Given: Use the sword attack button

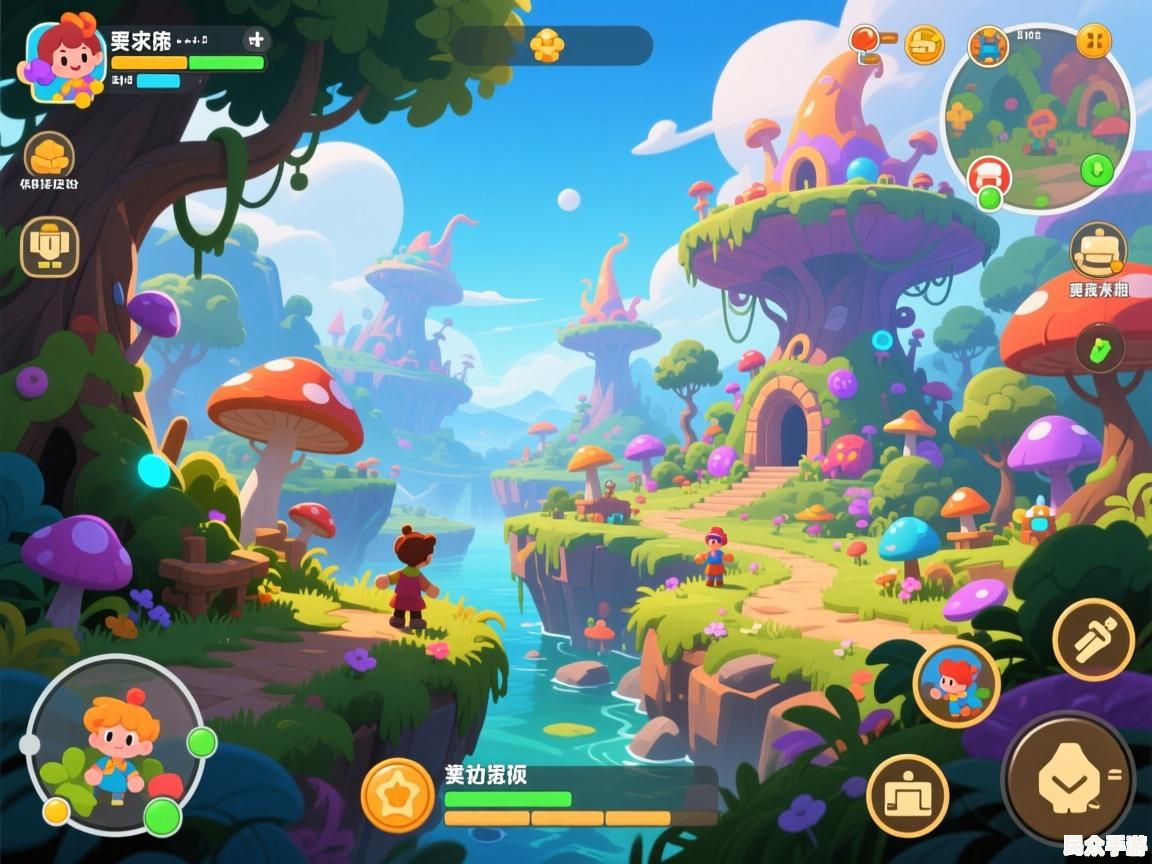Looking at the screenshot, I should click(x=1093, y=639).
